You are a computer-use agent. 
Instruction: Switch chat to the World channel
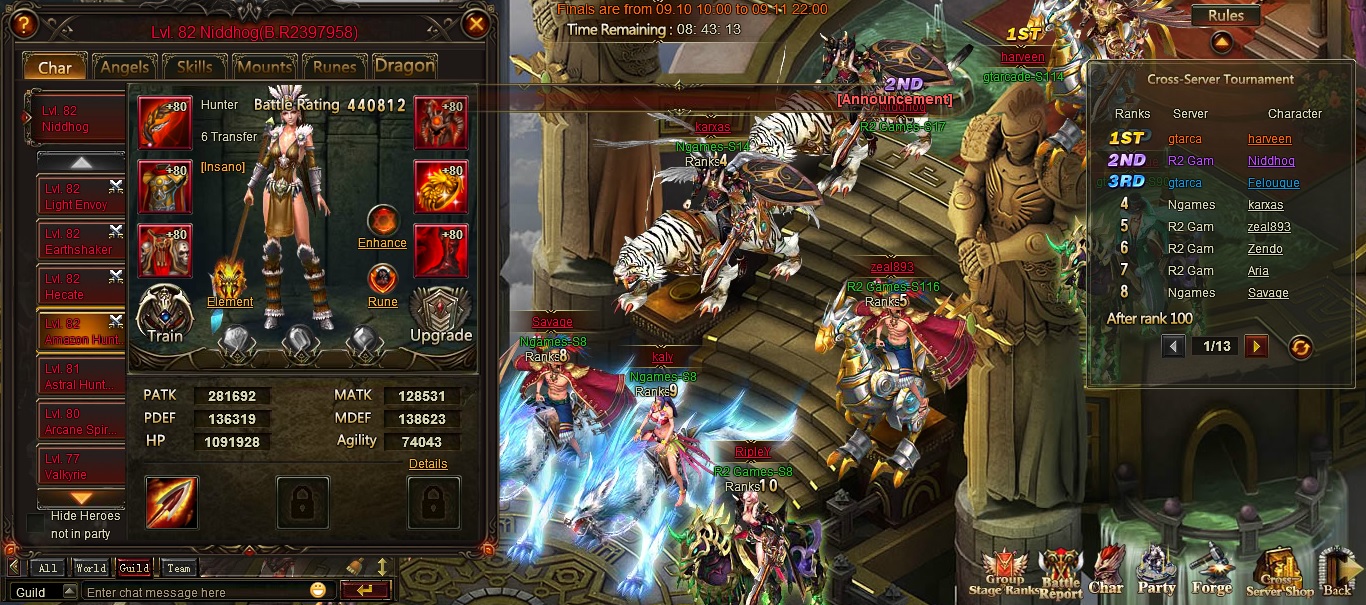click(x=90, y=568)
